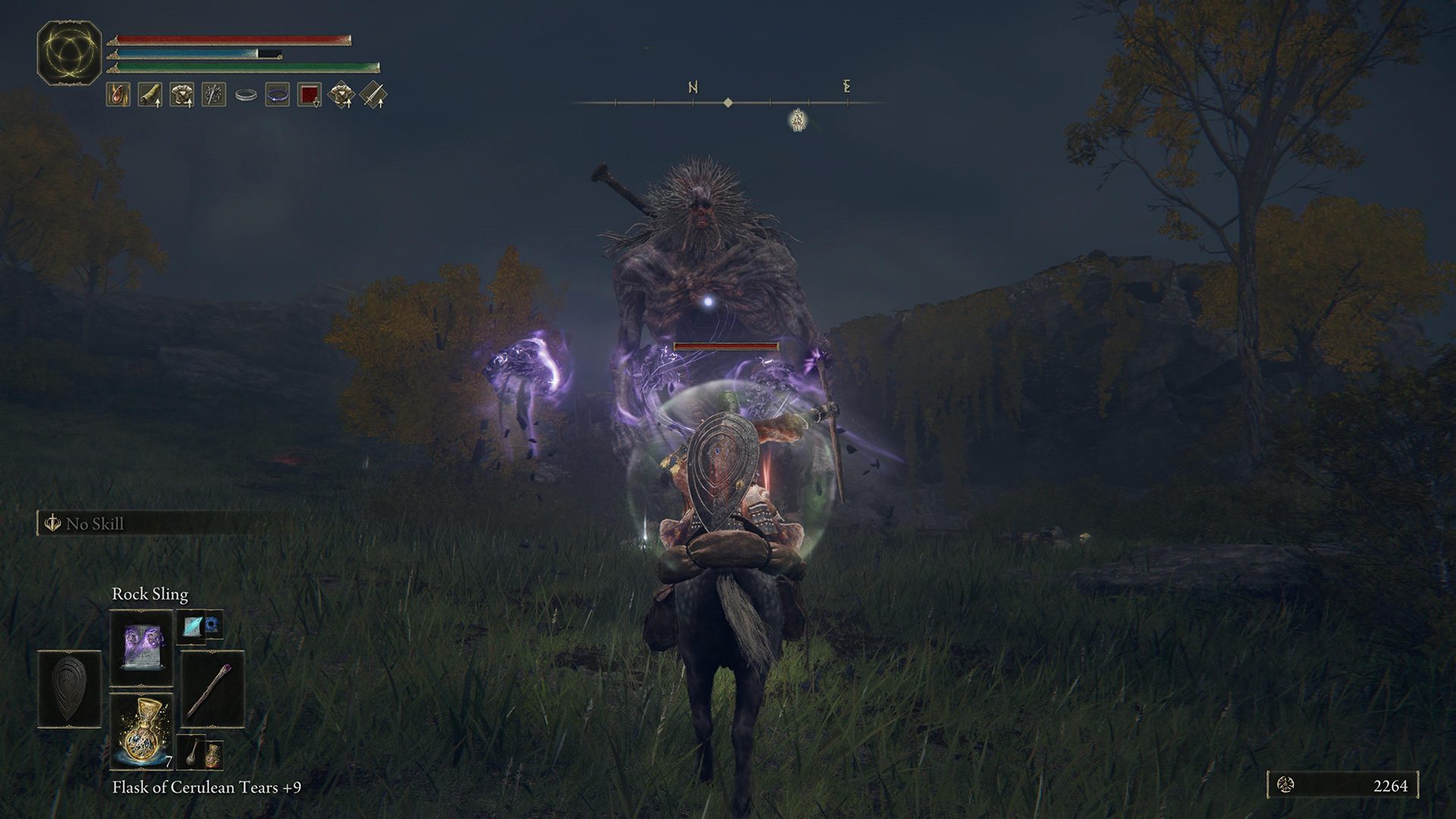Click the armor buff icon with up arrow
Viewport: 1456px width, 819px height.
click(x=182, y=93)
